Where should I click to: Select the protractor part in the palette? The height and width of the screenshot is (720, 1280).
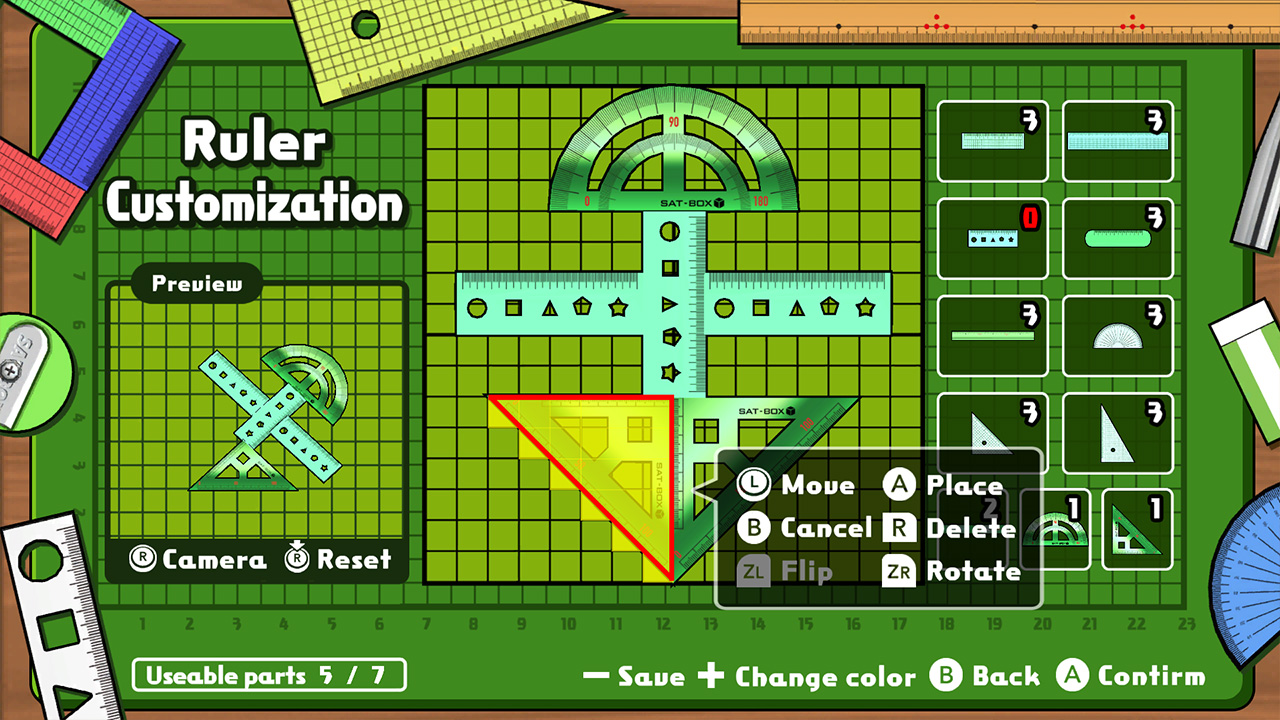pos(1117,333)
